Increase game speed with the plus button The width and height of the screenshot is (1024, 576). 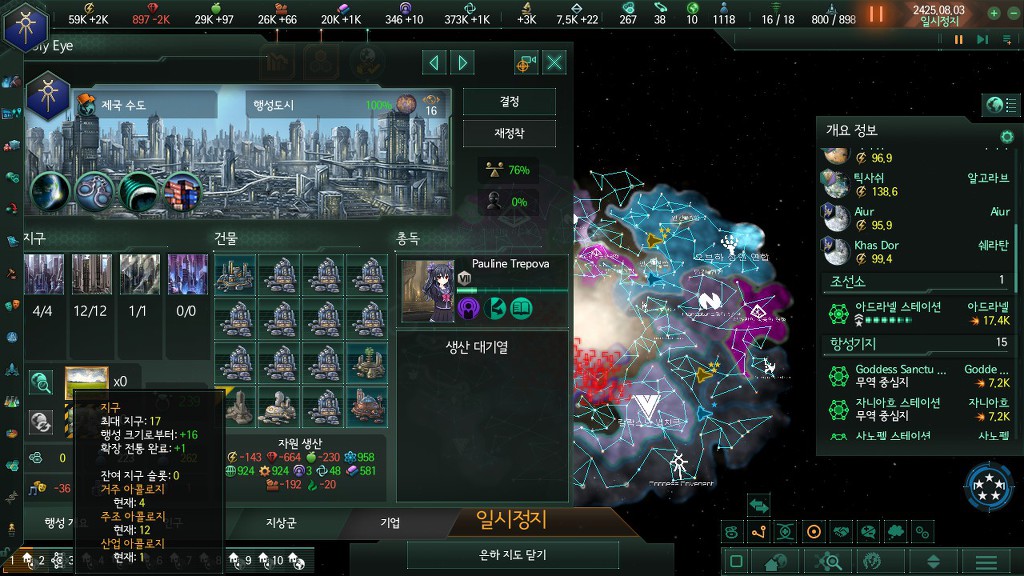[x=994, y=14]
